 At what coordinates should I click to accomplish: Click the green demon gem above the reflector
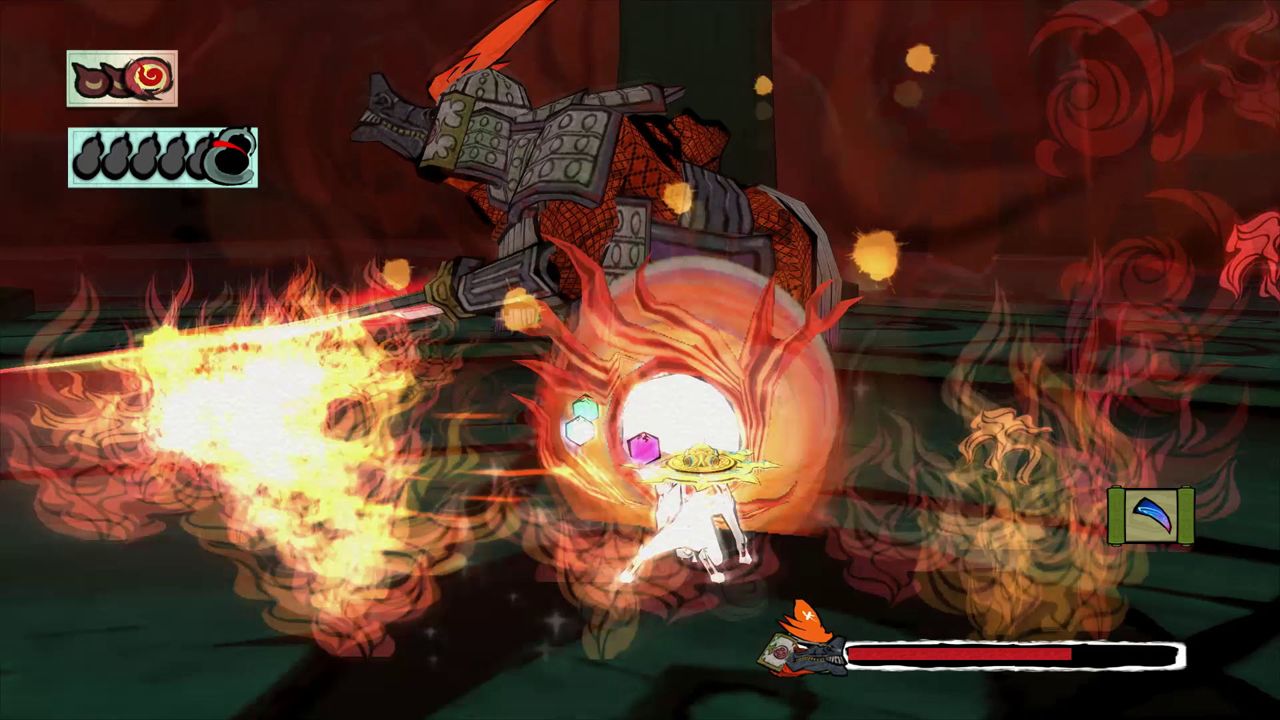tap(583, 410)
